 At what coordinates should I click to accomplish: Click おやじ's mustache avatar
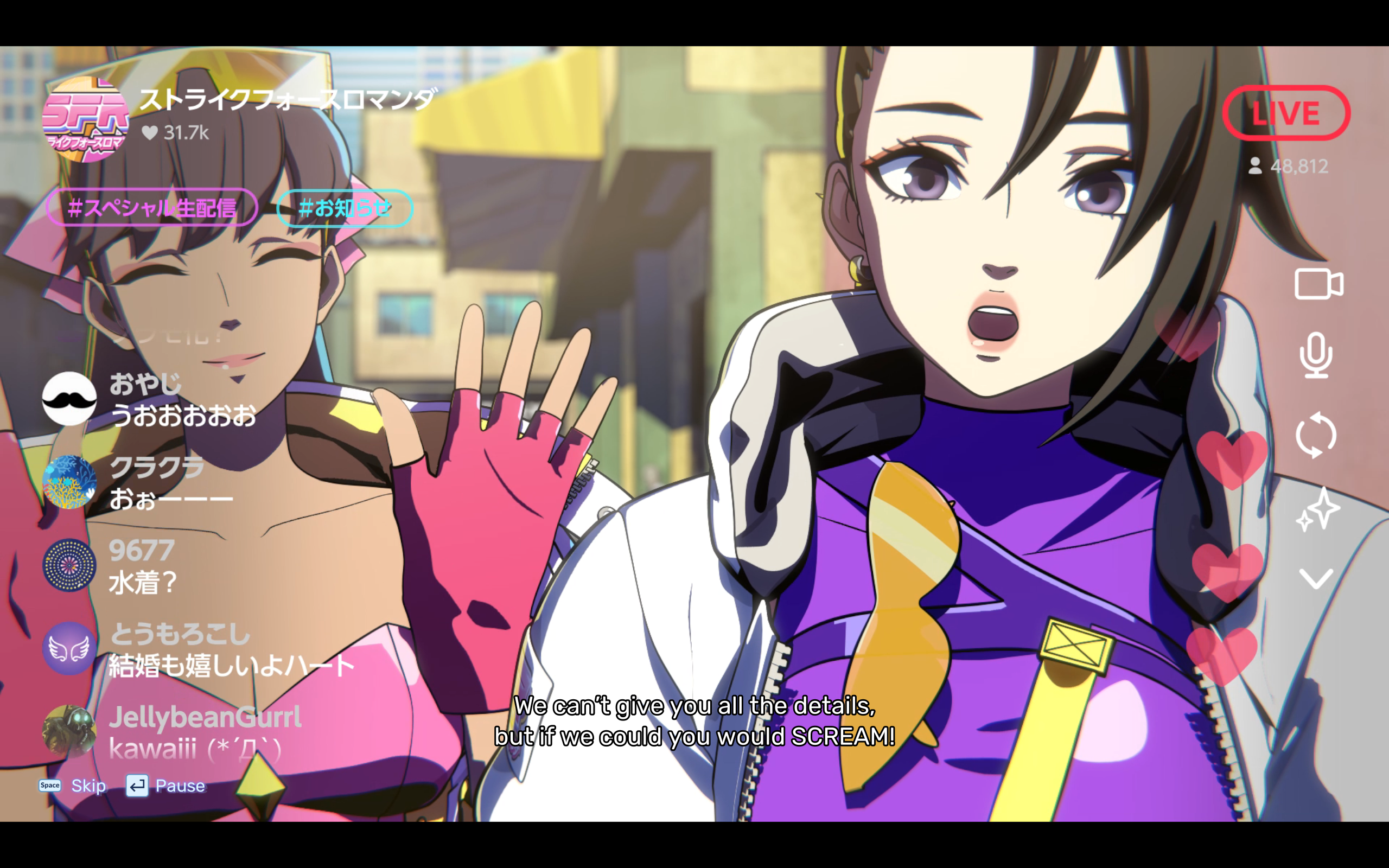click(69, 398)
